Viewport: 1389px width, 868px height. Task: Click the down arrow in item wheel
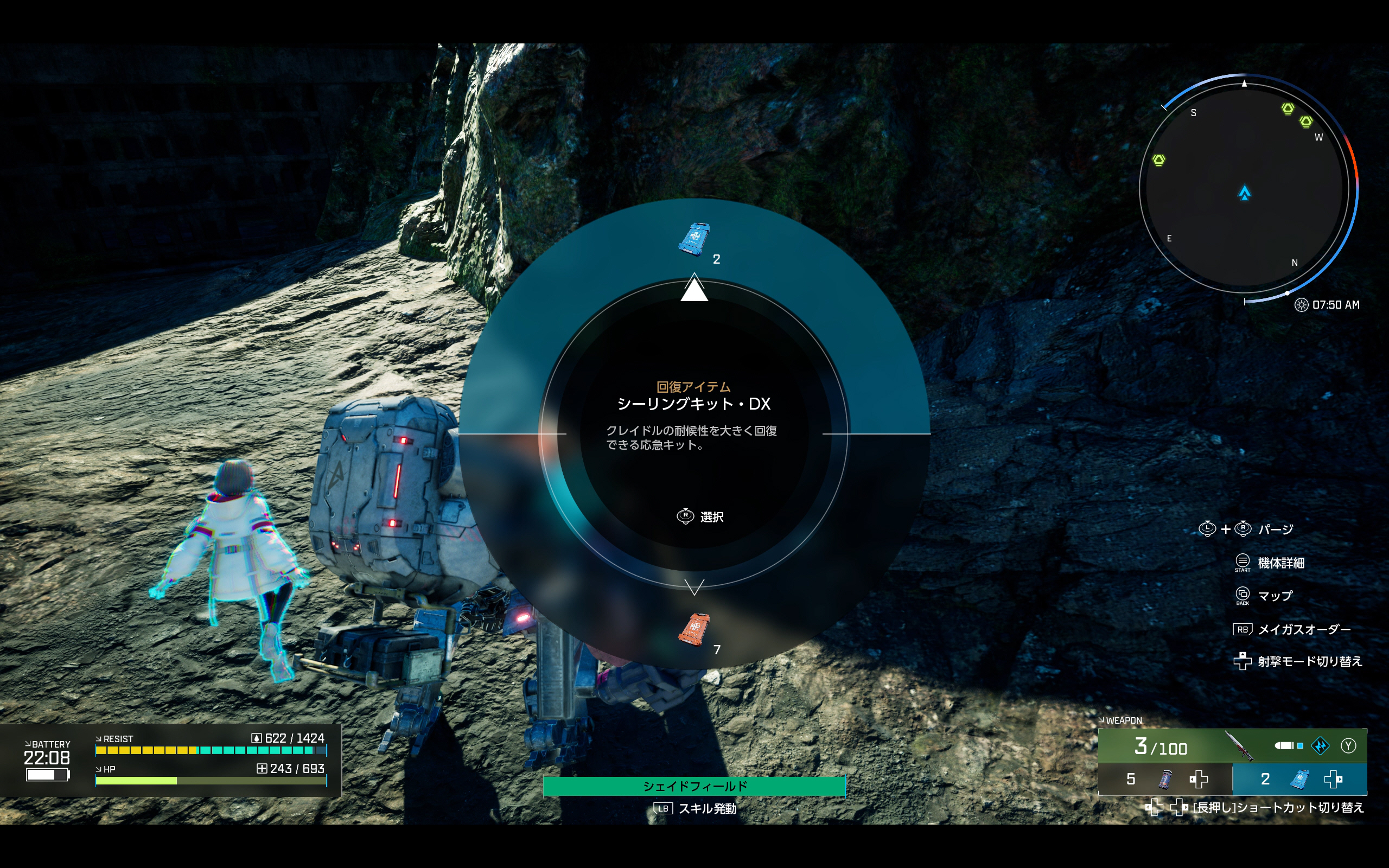click(694, 586)
